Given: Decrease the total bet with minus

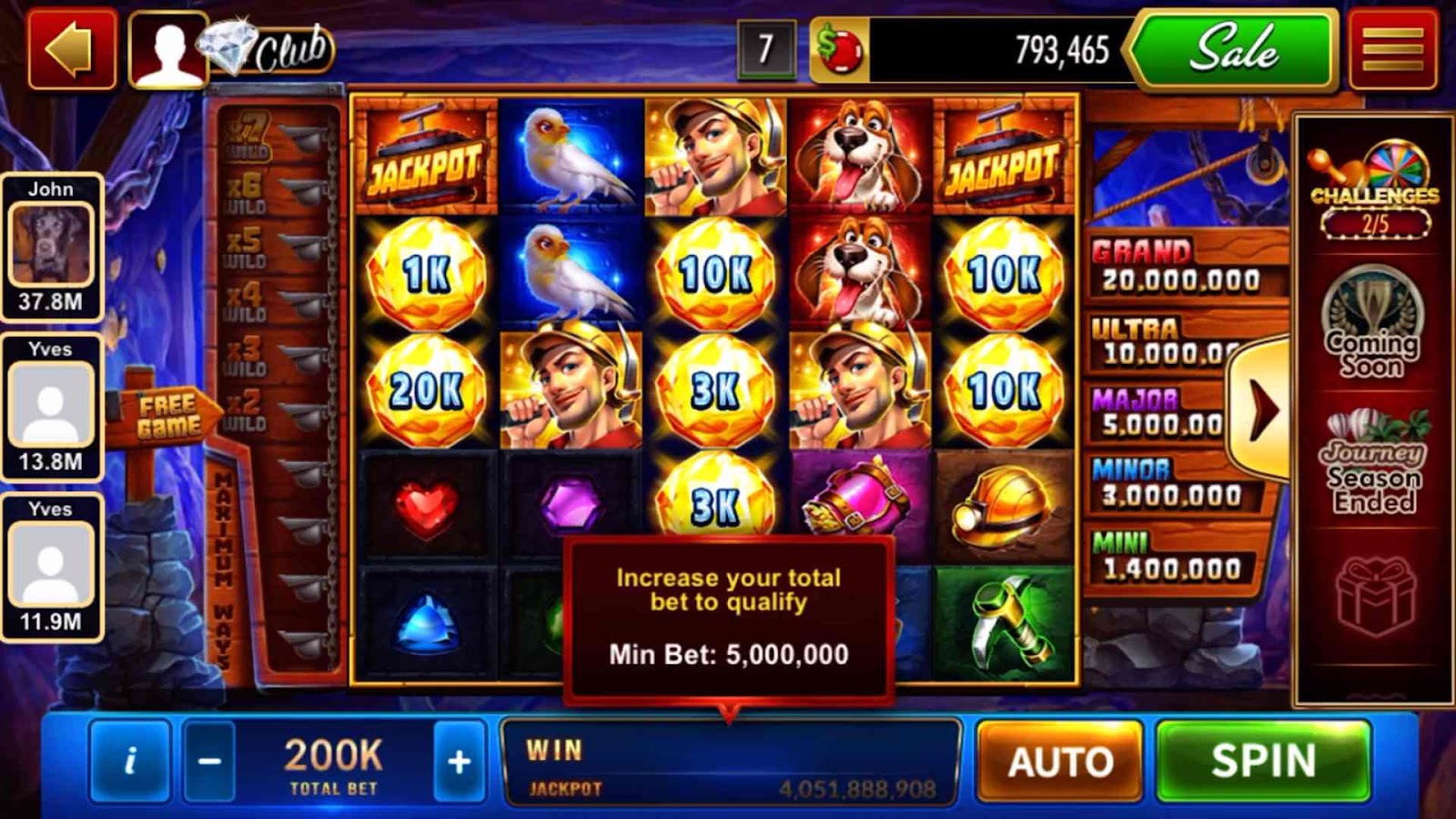Looking at the screenshot, I should point(209,762).
